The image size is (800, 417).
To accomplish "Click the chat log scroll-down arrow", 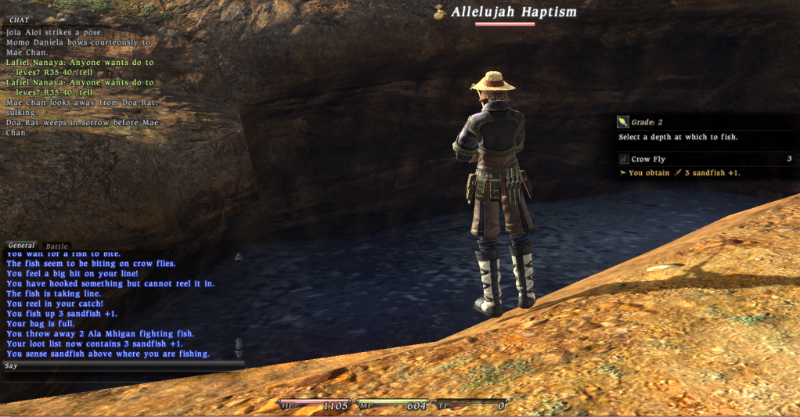I will tap(238, 353).
